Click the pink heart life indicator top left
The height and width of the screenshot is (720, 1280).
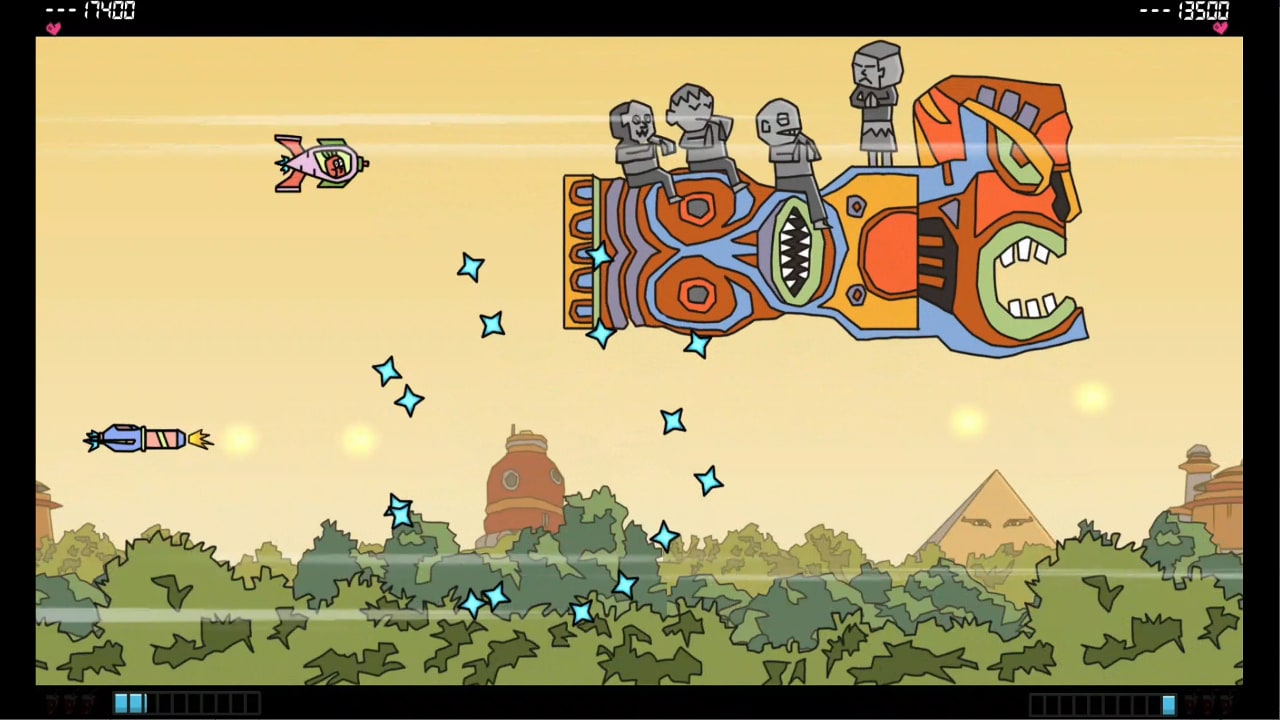tap(53, 28)
